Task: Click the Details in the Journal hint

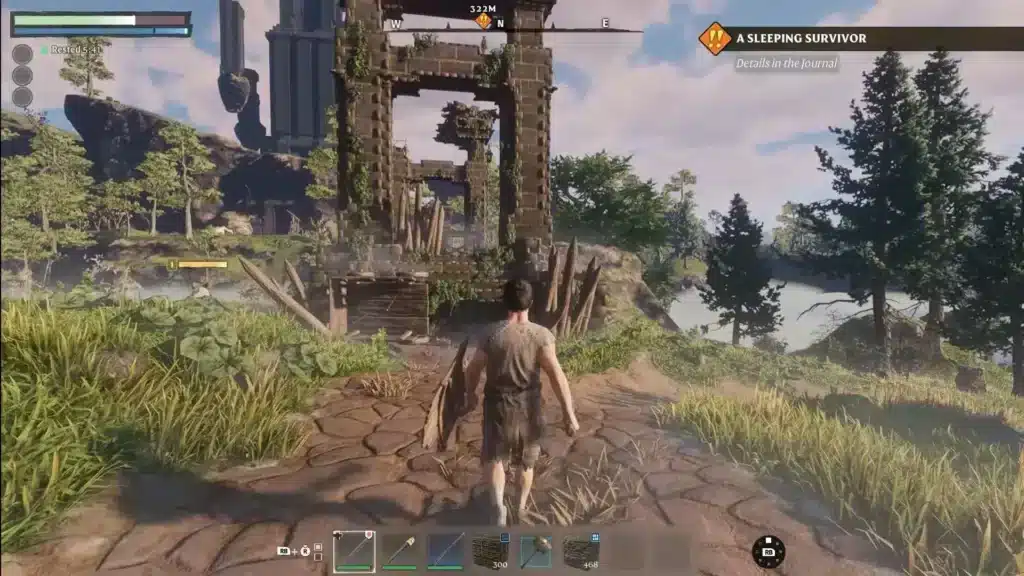Action: tap(787, 63)
